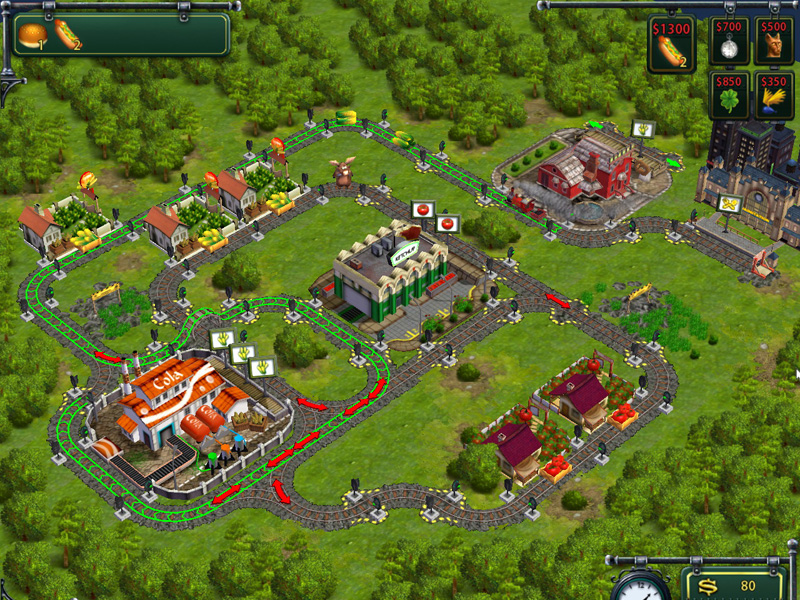This screenshot has height=600, width=800.
Task: Purchase the $350 wheat bonus
Action: tap(774, 95)
